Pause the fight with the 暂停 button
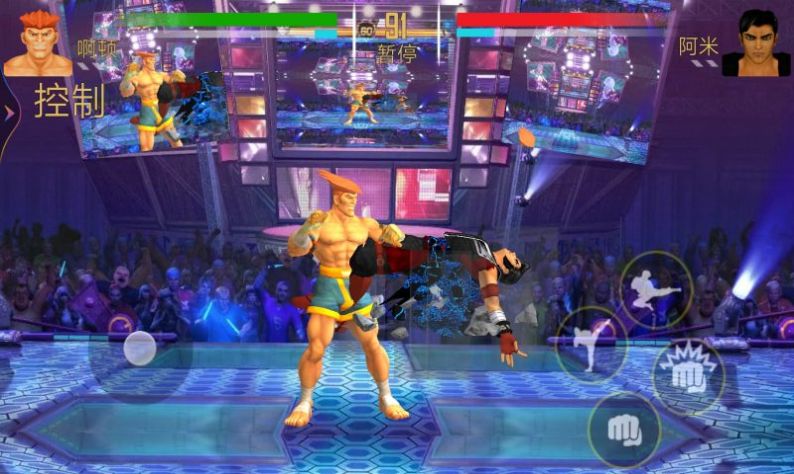This screenshot has height=474, width=794. [x=397, y=54]
